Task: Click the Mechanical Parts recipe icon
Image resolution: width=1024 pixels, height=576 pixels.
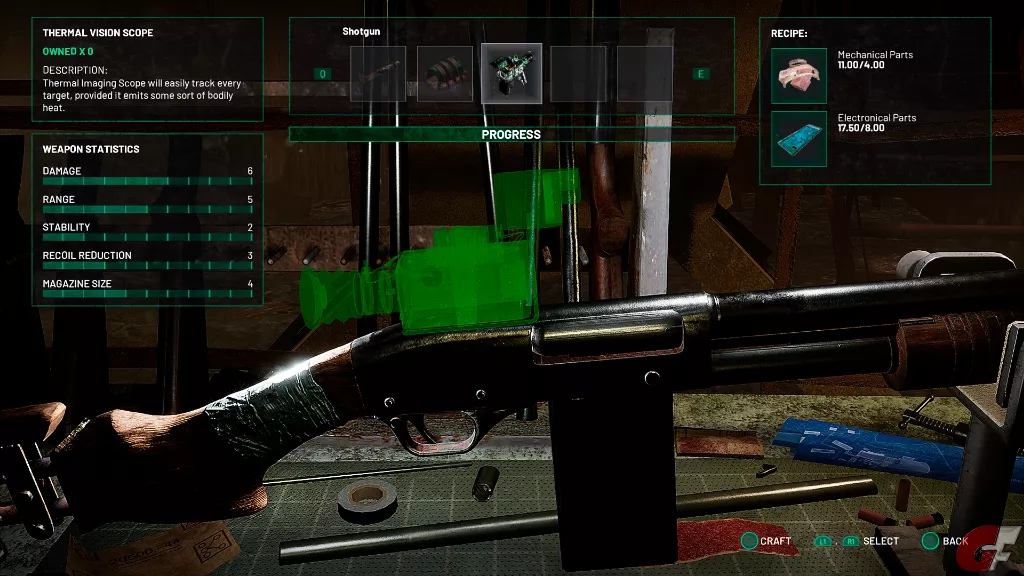Action: [x=799, y=76]
